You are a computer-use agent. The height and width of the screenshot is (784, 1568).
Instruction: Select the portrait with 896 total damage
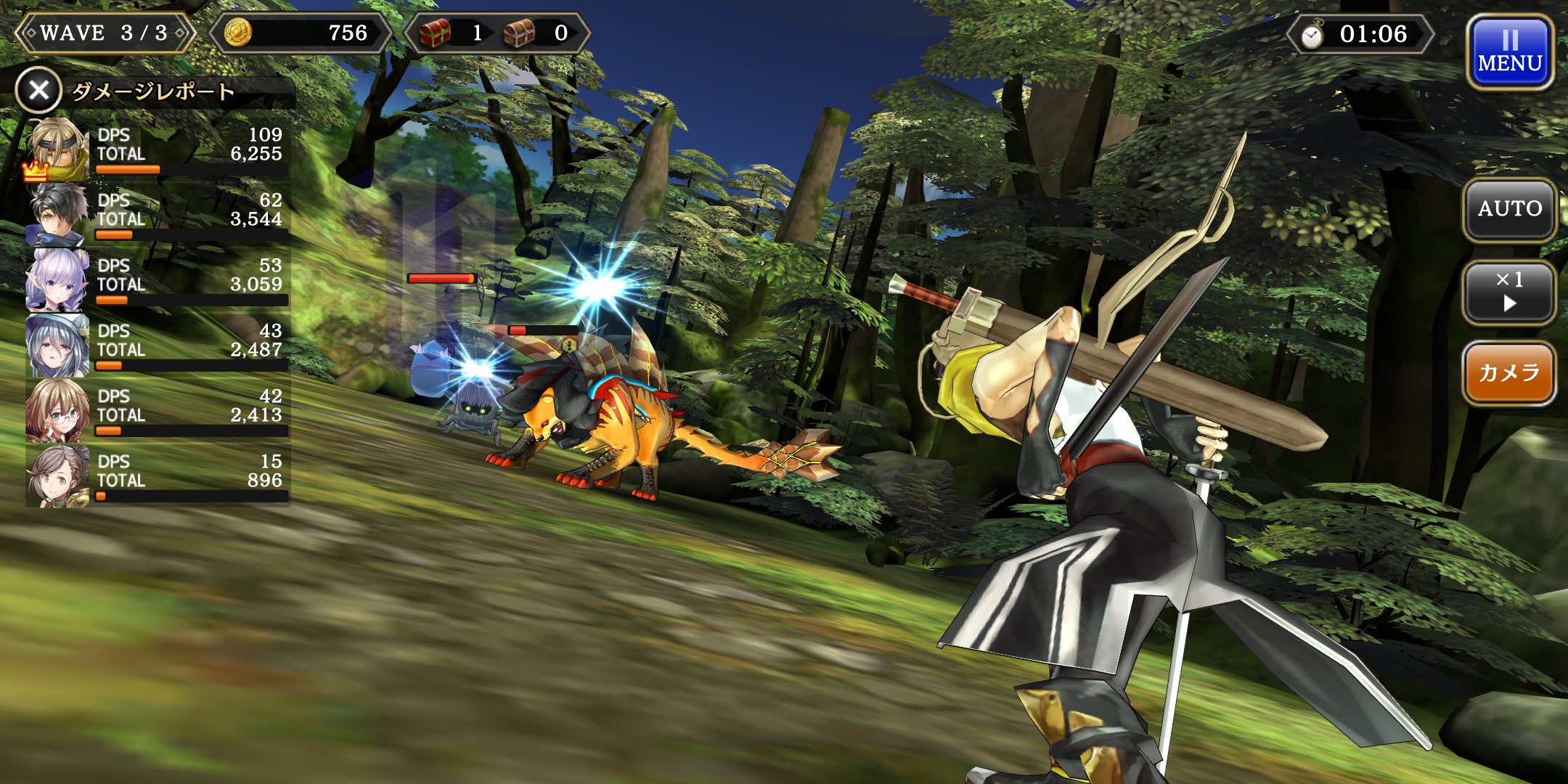click(57, 476)
